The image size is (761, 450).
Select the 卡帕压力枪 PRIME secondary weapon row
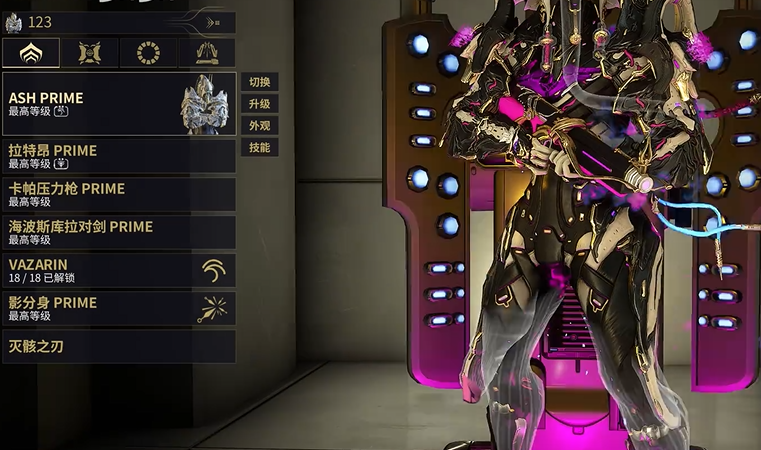pyautogui.click(x=119, y=194)
